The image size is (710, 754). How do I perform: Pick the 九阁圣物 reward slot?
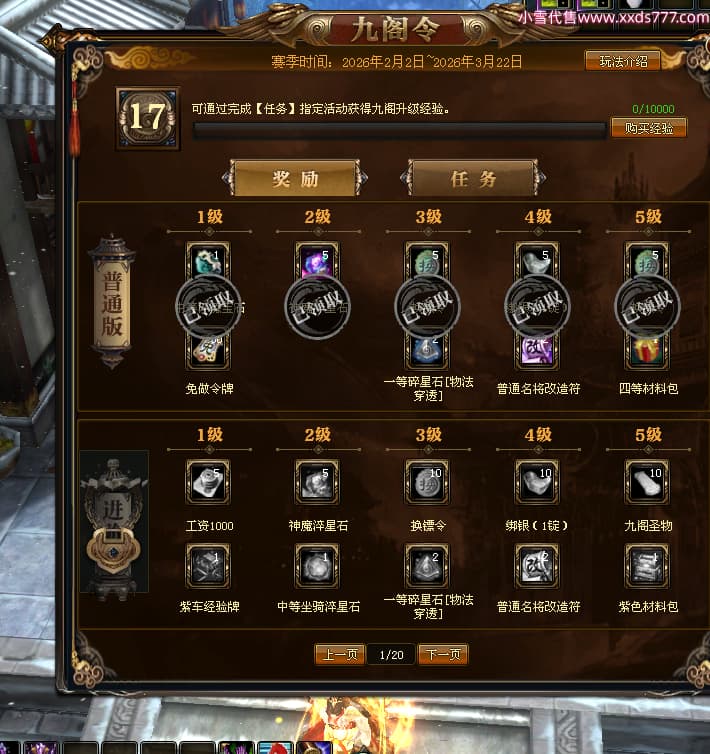tap(648, 482)
